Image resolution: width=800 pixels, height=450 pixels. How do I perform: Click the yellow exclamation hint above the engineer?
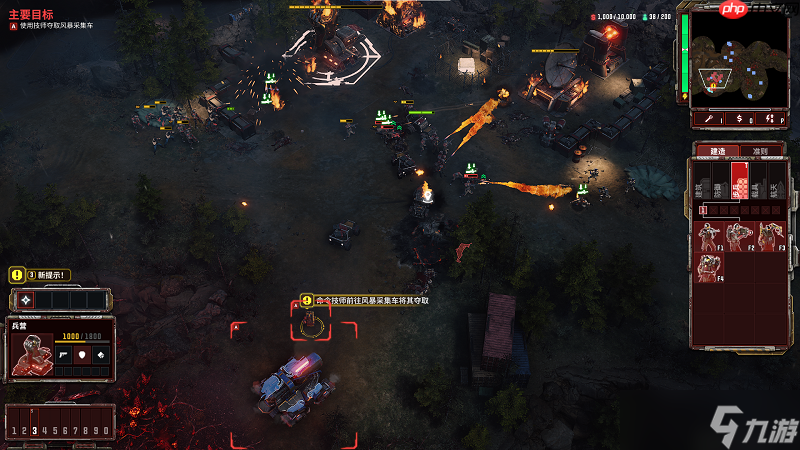307,300
